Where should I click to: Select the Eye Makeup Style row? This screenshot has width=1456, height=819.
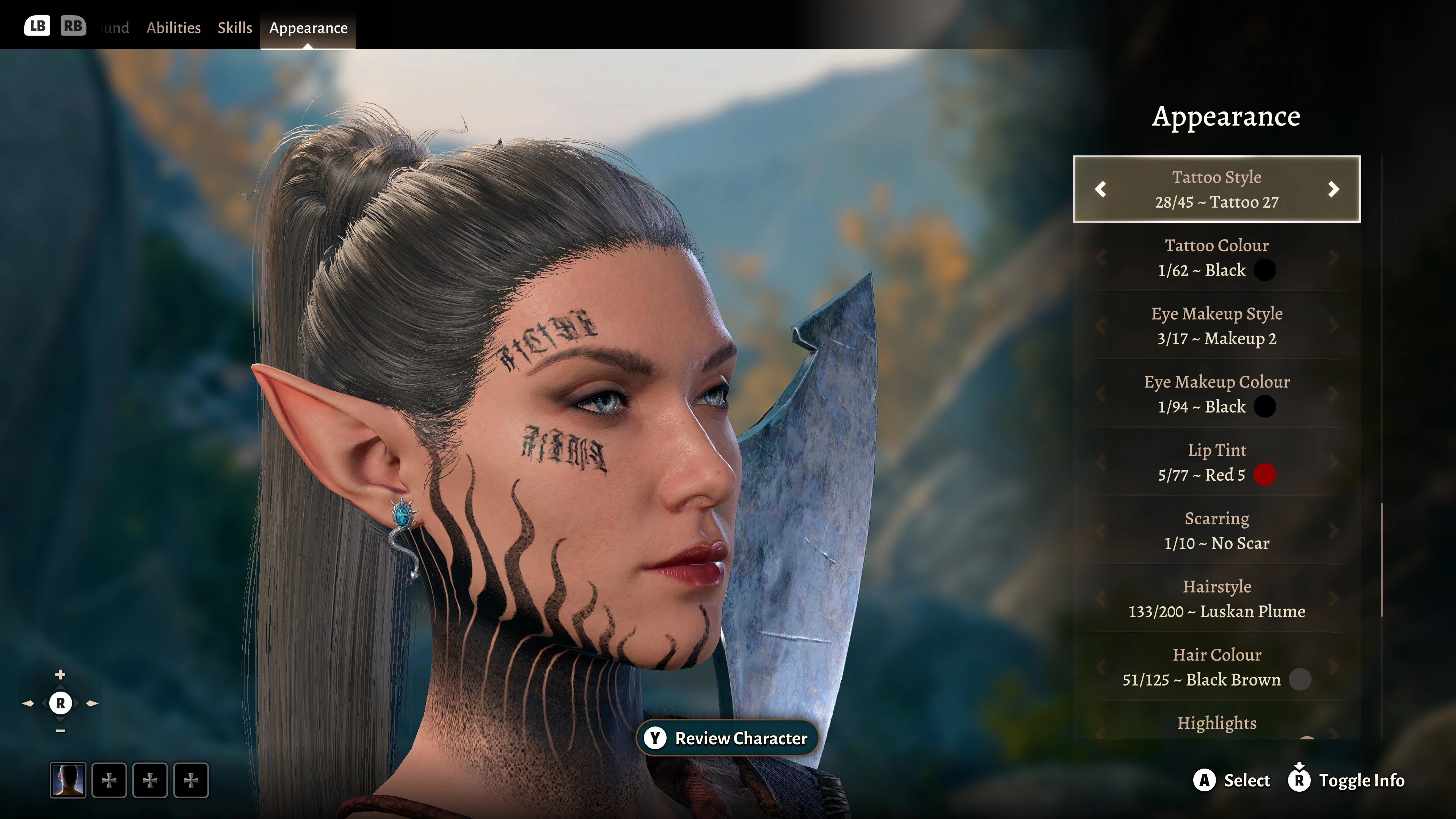1216,326
